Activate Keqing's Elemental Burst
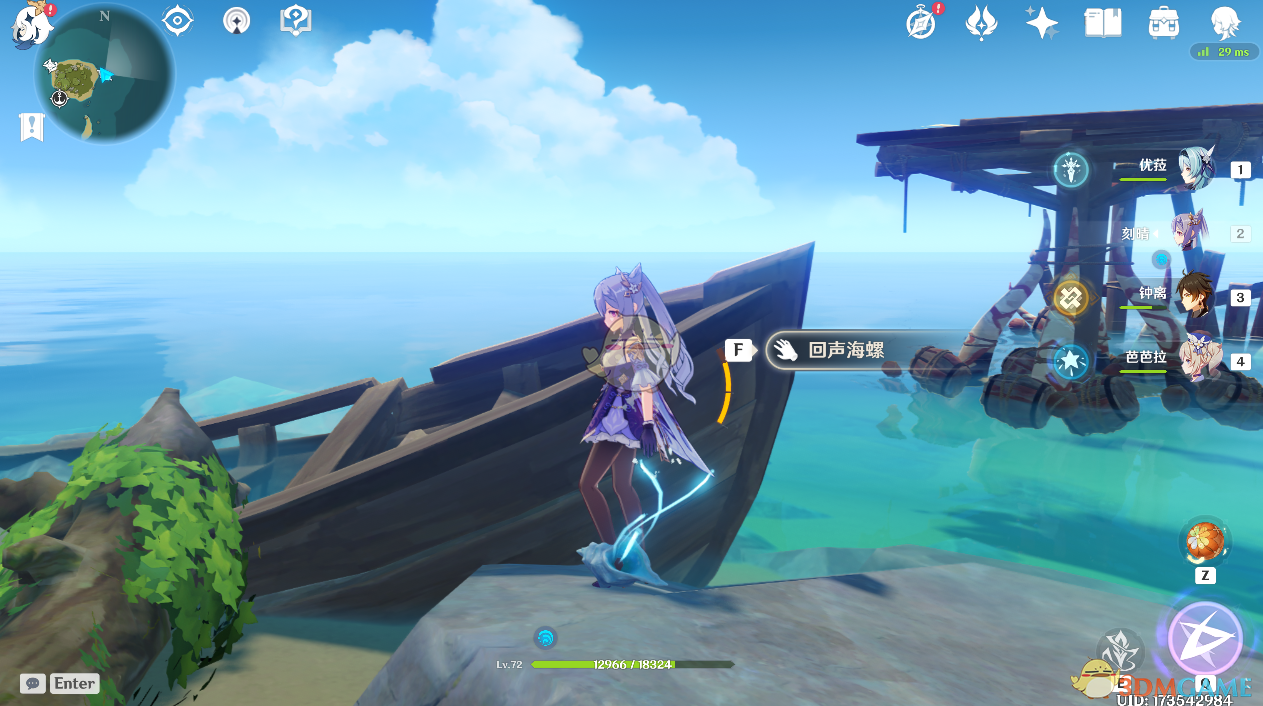Image resolution: width=1263 pixels, height=706 pixels. coord(1205,638)
